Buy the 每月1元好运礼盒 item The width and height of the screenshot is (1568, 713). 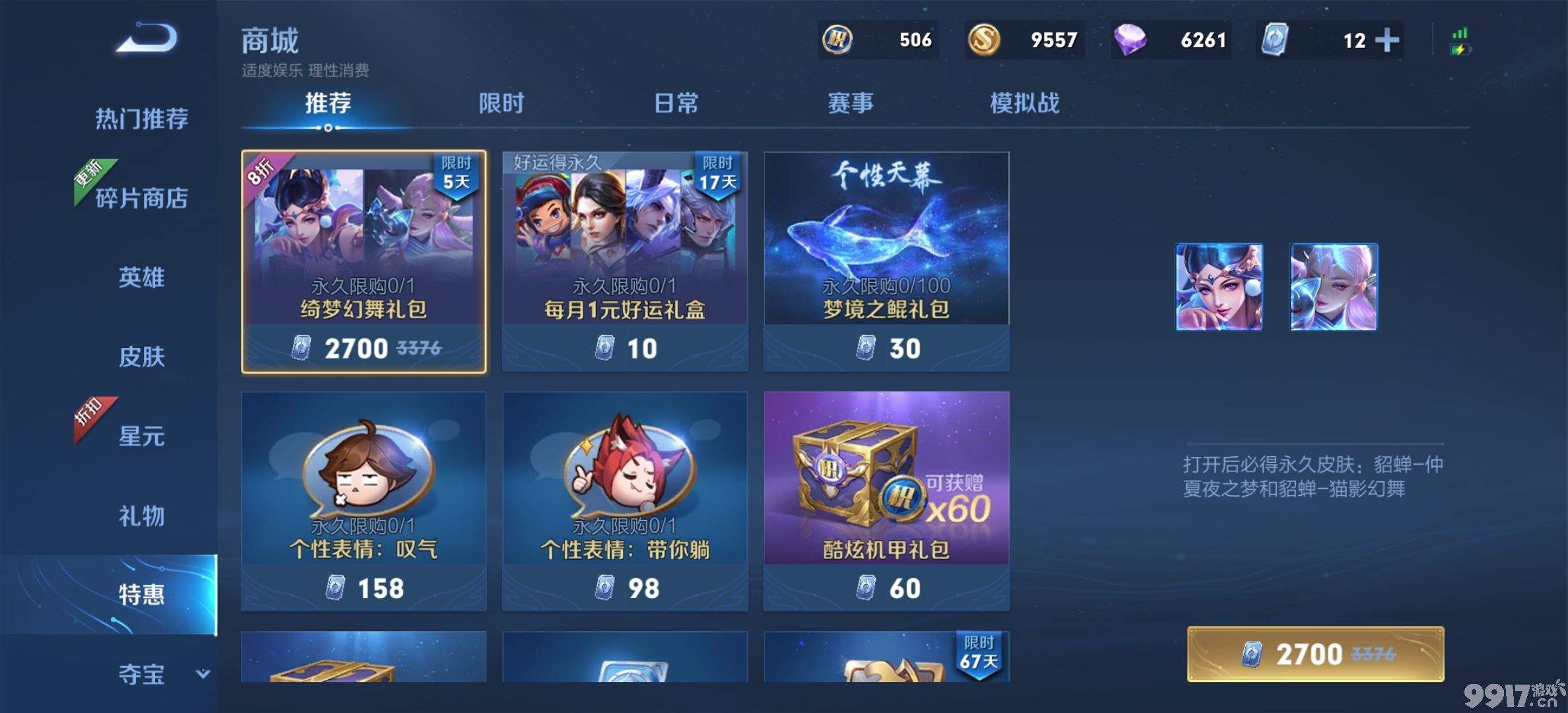click(x=624, y=261)
